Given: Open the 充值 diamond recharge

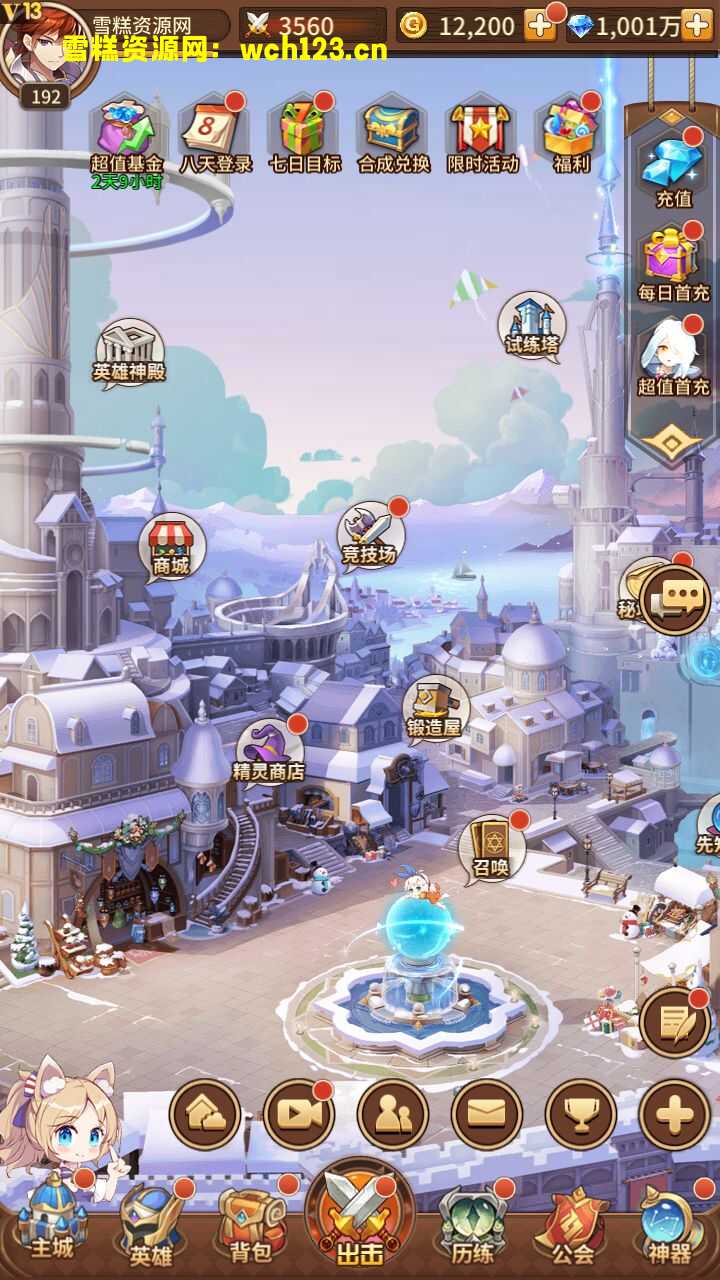Looking at the screenshot, I should click(x=673, y=168).
